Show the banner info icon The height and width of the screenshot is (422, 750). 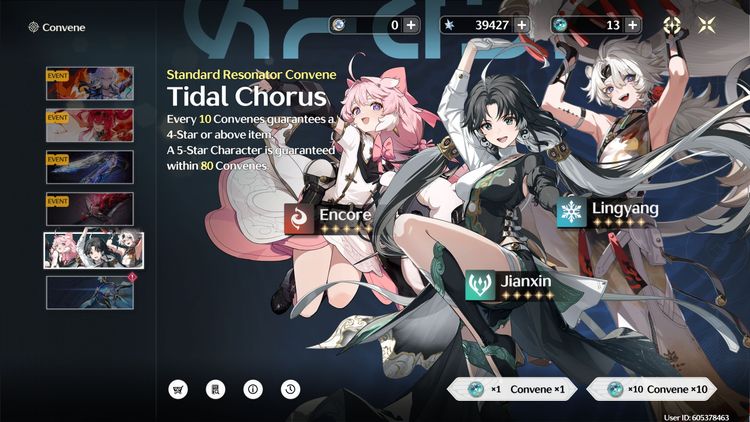(x=250, y=389)
